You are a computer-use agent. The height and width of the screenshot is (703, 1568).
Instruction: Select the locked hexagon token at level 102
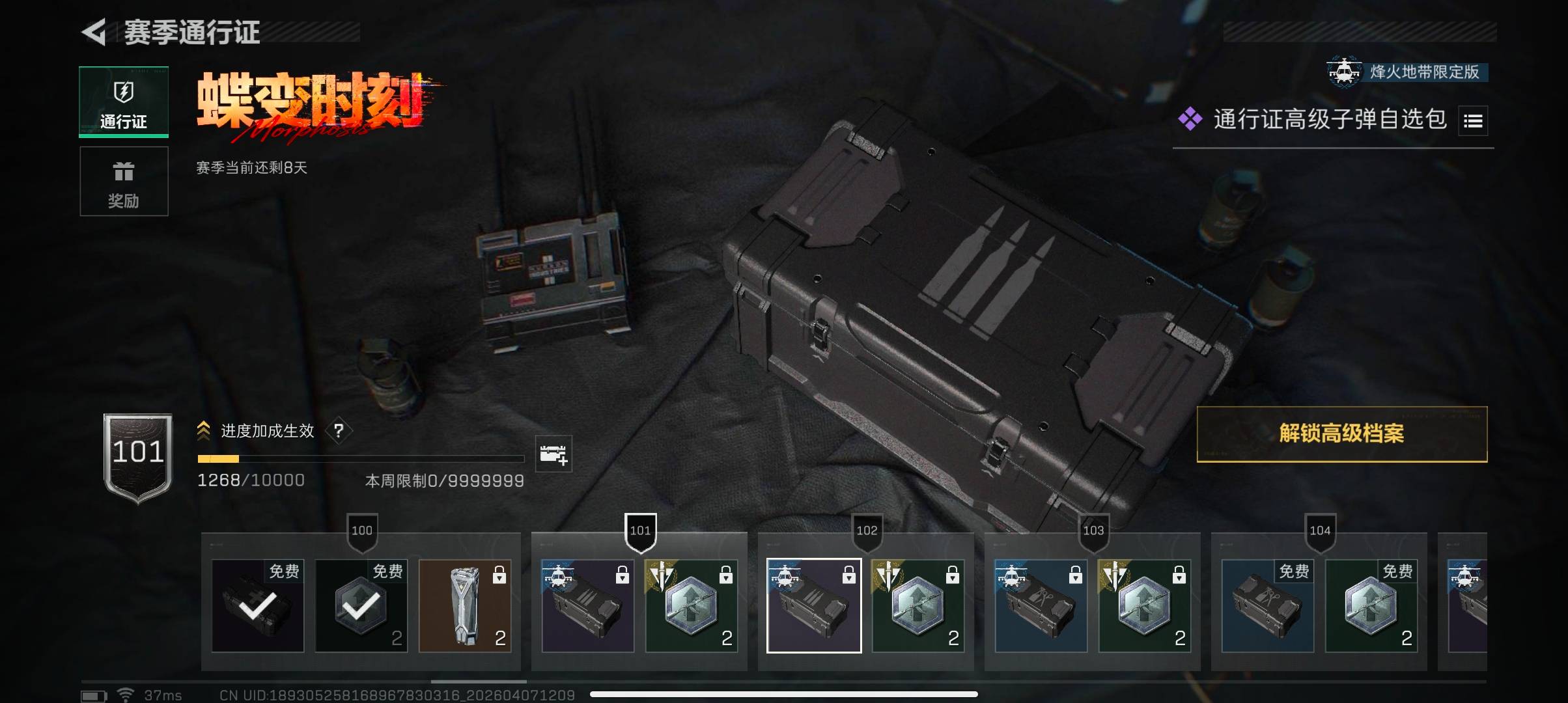tap(918, 606)
